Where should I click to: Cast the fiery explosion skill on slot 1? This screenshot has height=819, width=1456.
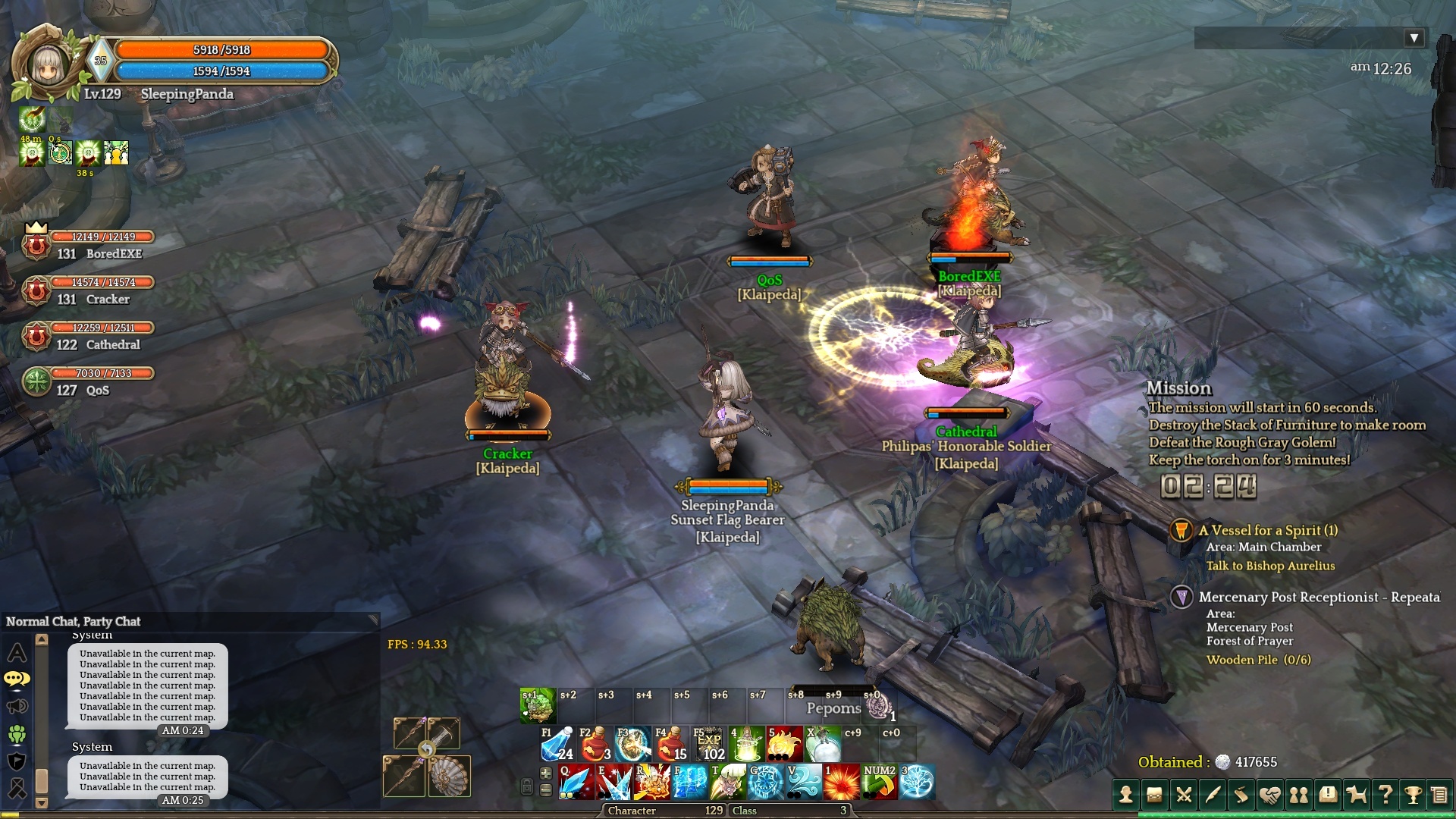tap(841, 782)
